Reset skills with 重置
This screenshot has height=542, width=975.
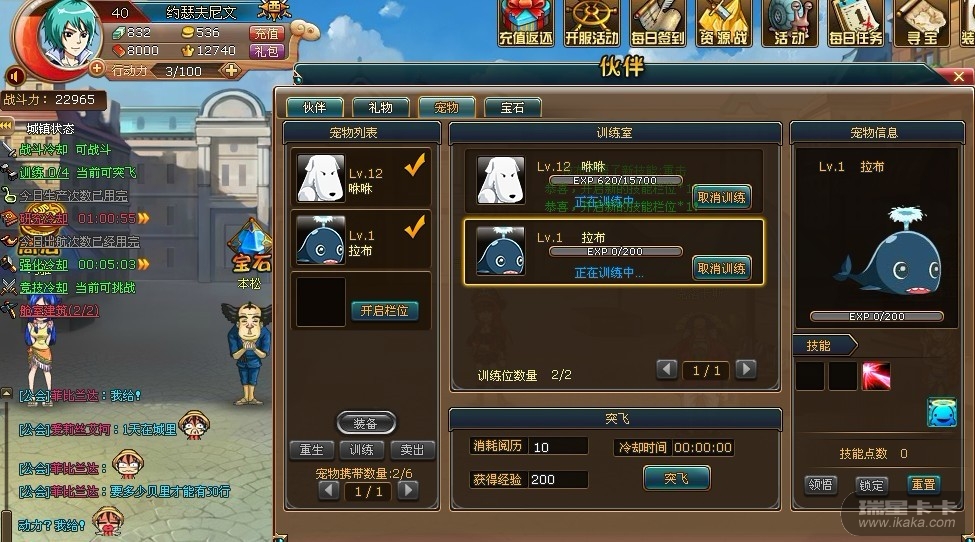tap(922, 484)
